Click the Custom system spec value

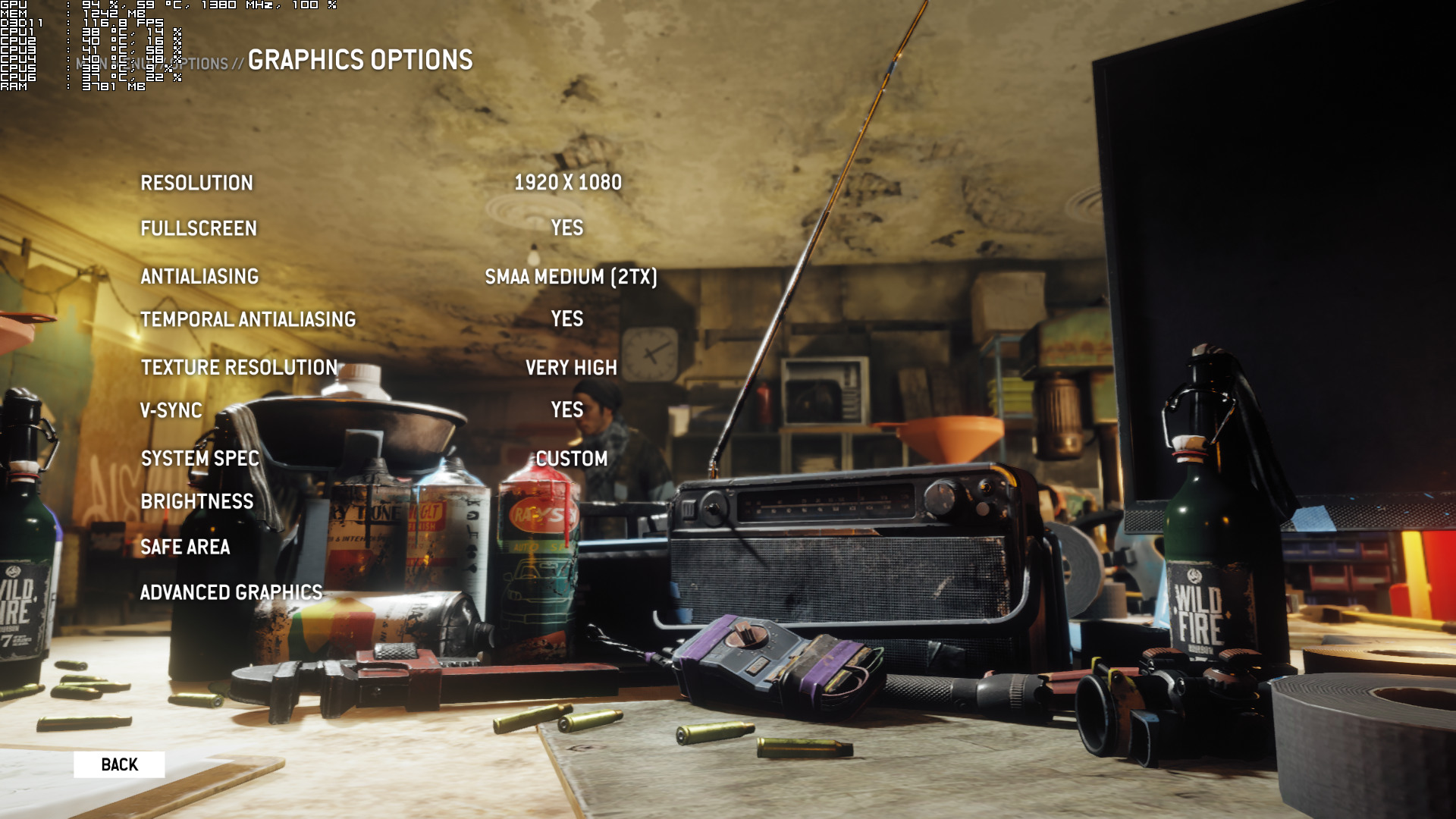572,459
